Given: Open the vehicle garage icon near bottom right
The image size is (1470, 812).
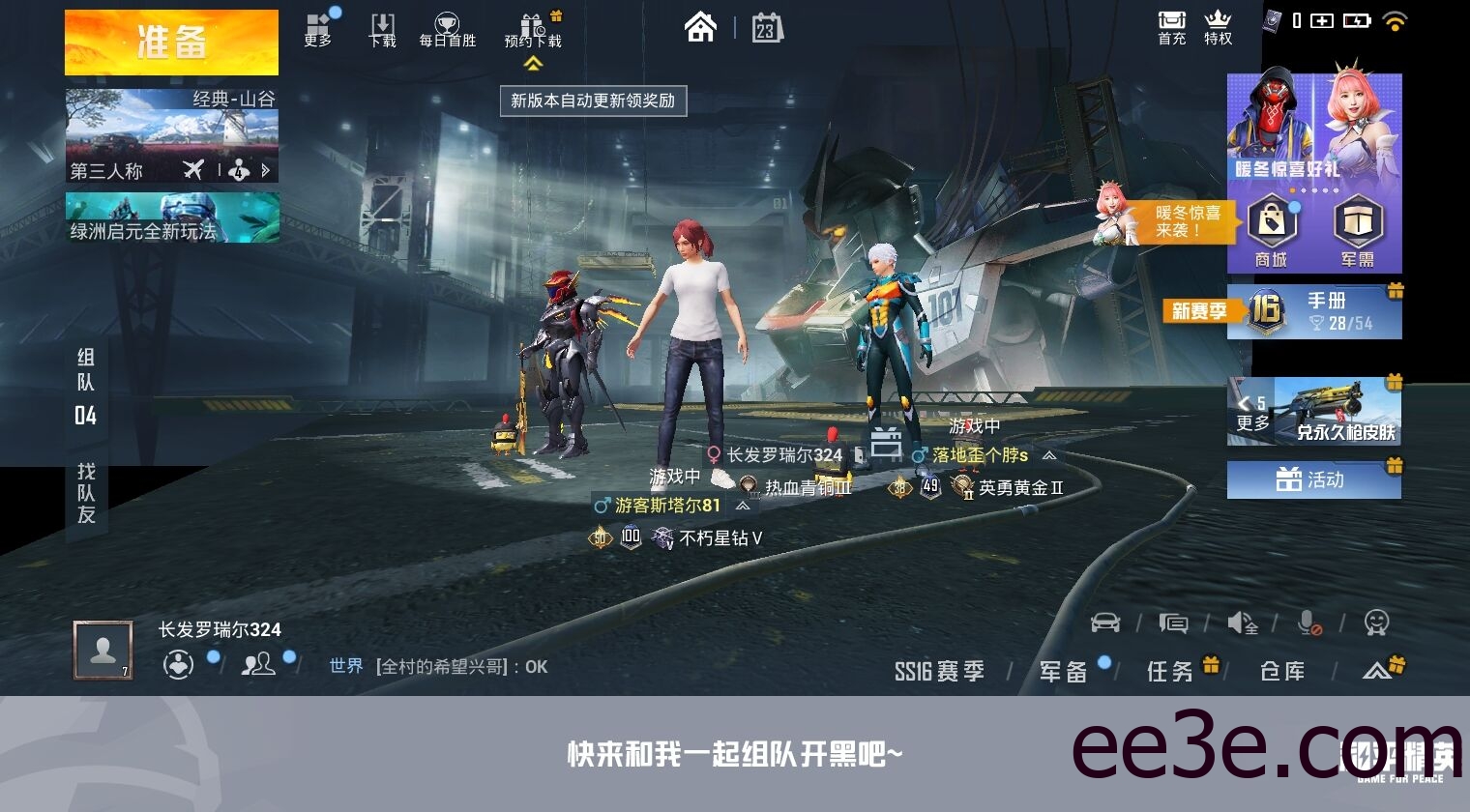Looking at the screenshot, I should [1107, 623].
